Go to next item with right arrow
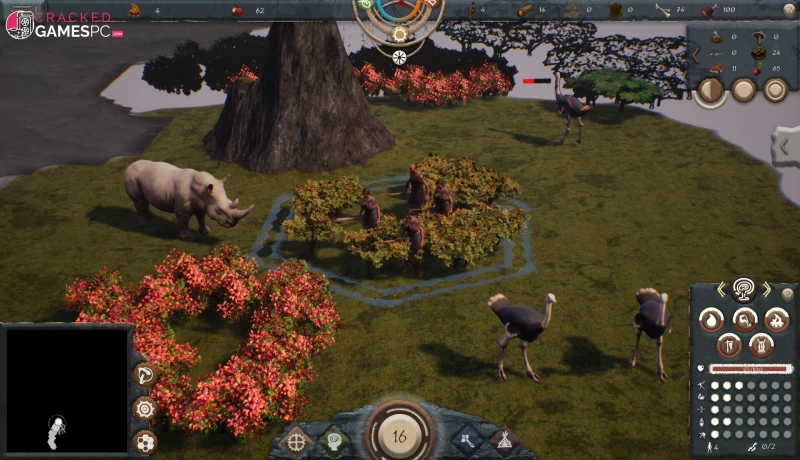The width and height of the screenshot is (800, 460). tap(767, 290)
